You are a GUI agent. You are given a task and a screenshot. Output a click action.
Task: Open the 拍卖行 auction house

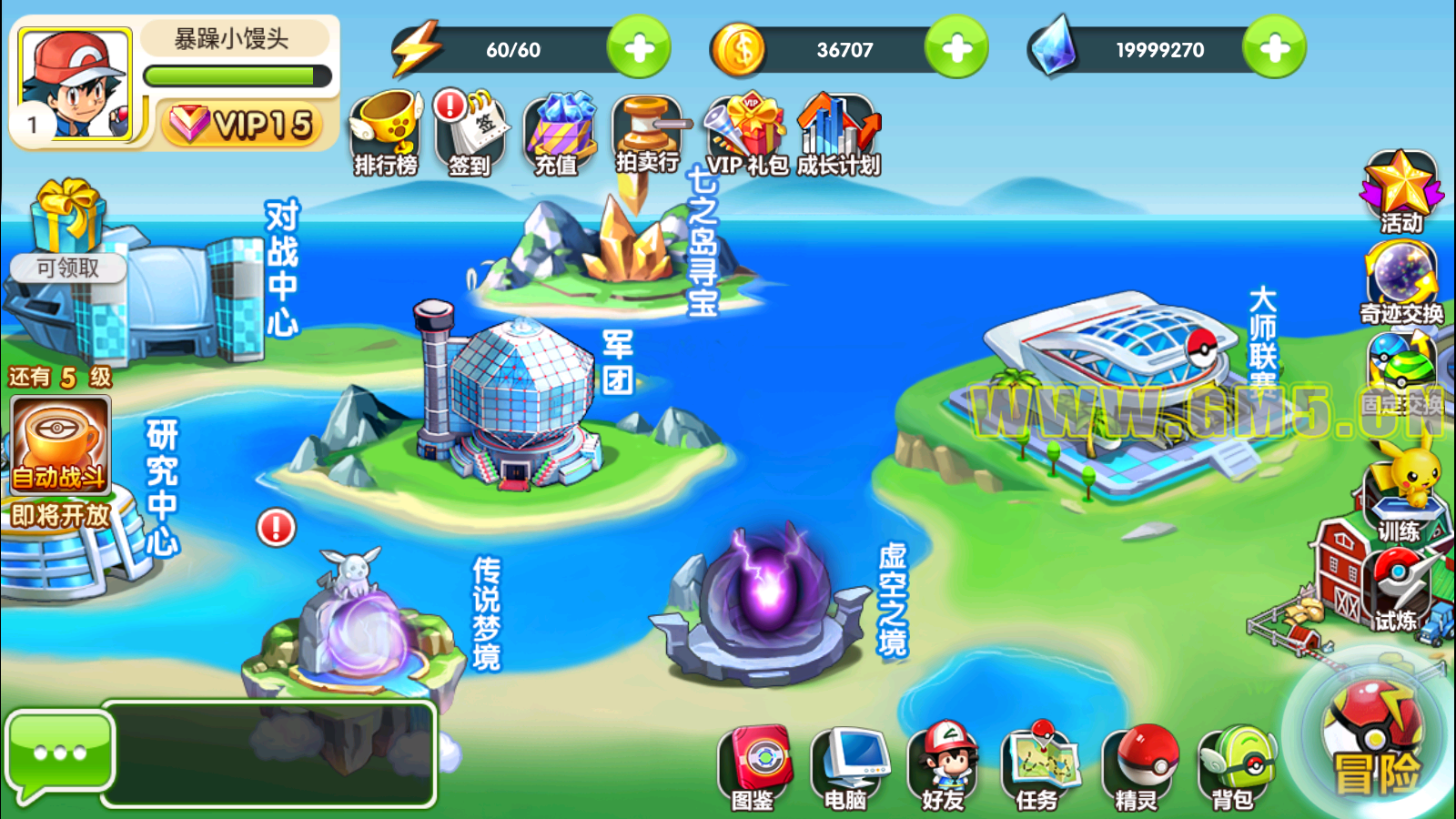point(646,134)
